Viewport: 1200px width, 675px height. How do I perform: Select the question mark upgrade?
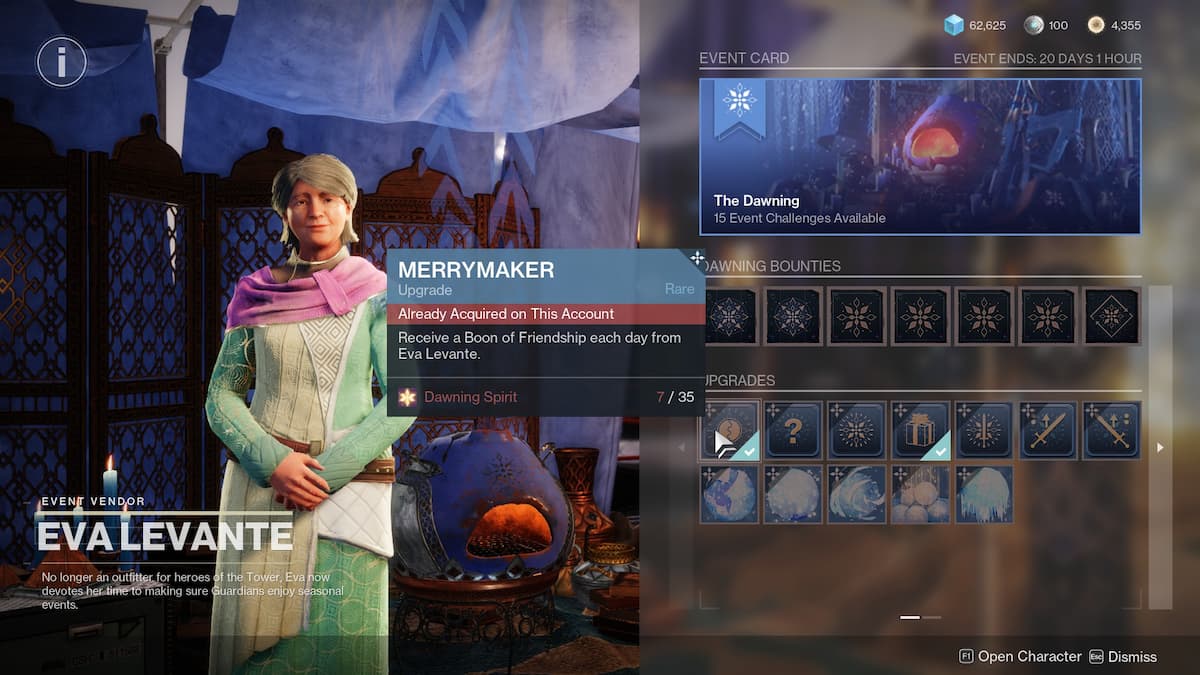tap(793, 430)
